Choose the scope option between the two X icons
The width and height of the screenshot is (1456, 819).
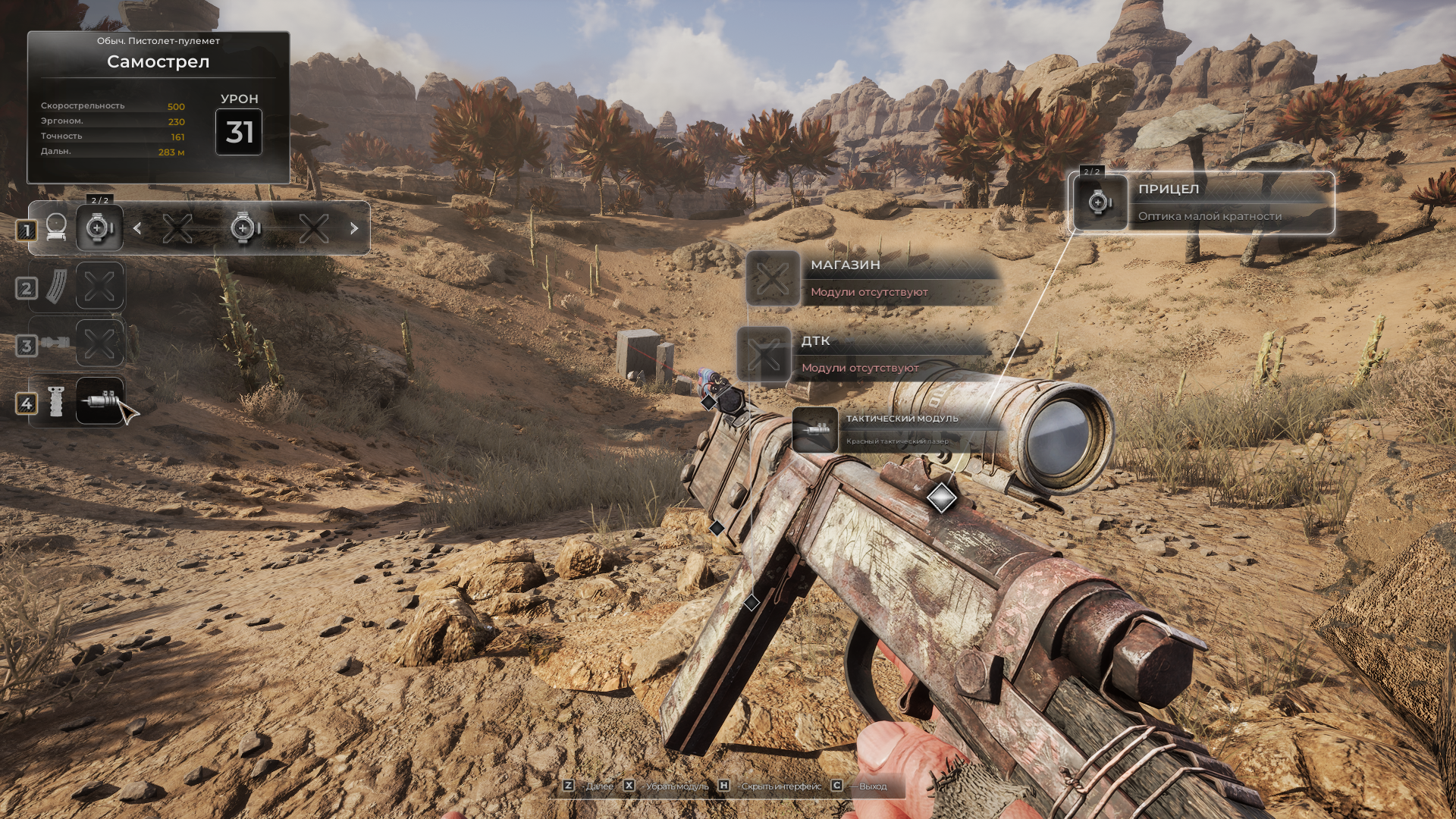tap(245, 227)
